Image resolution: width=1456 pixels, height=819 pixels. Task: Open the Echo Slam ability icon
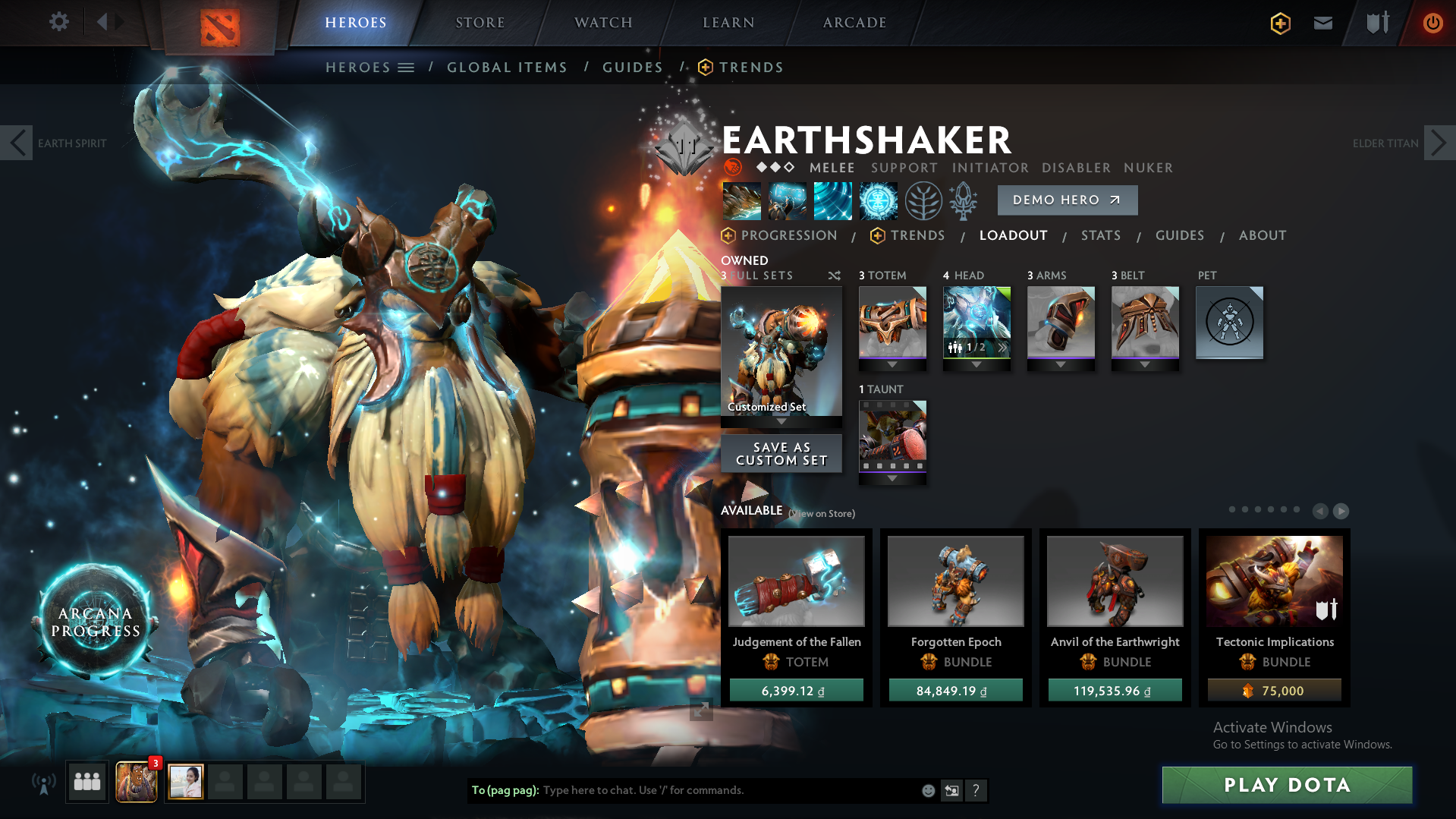[x=878, y=200]
